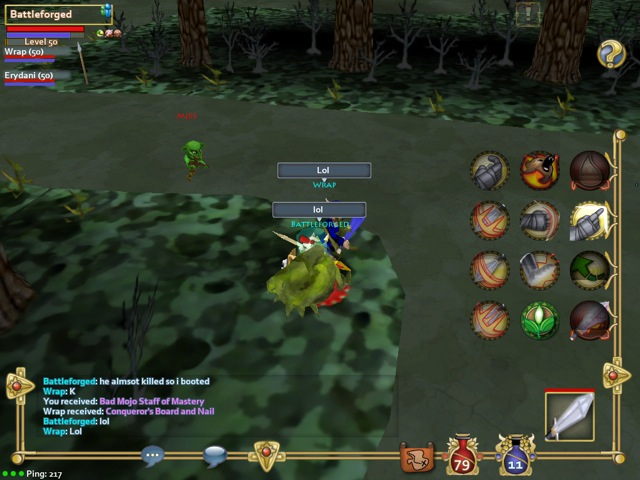Activate the roaring bear skill
The width and height of the screenshot is (640, 480).
point(540,171)
